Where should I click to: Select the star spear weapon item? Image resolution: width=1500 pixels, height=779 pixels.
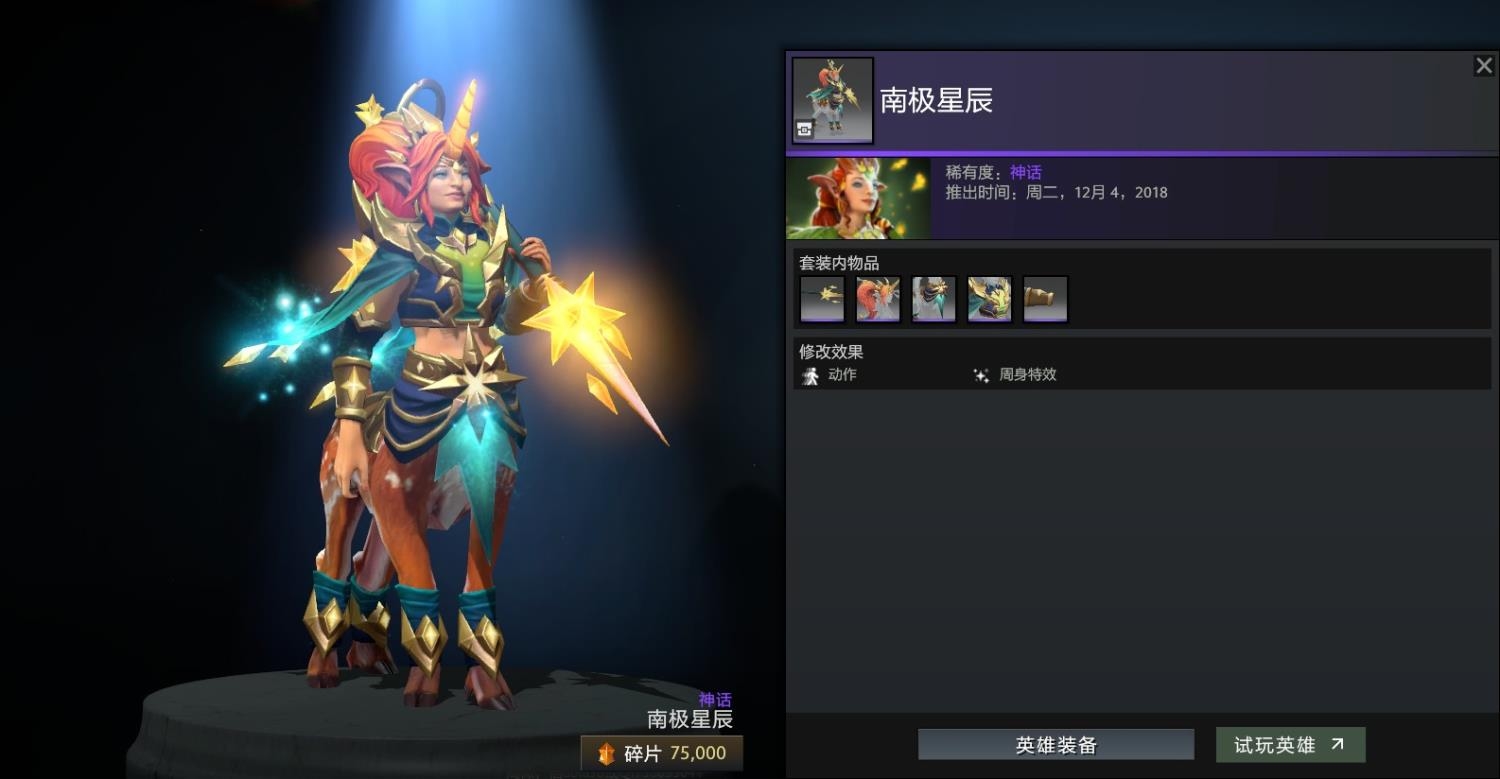point(822,299)
